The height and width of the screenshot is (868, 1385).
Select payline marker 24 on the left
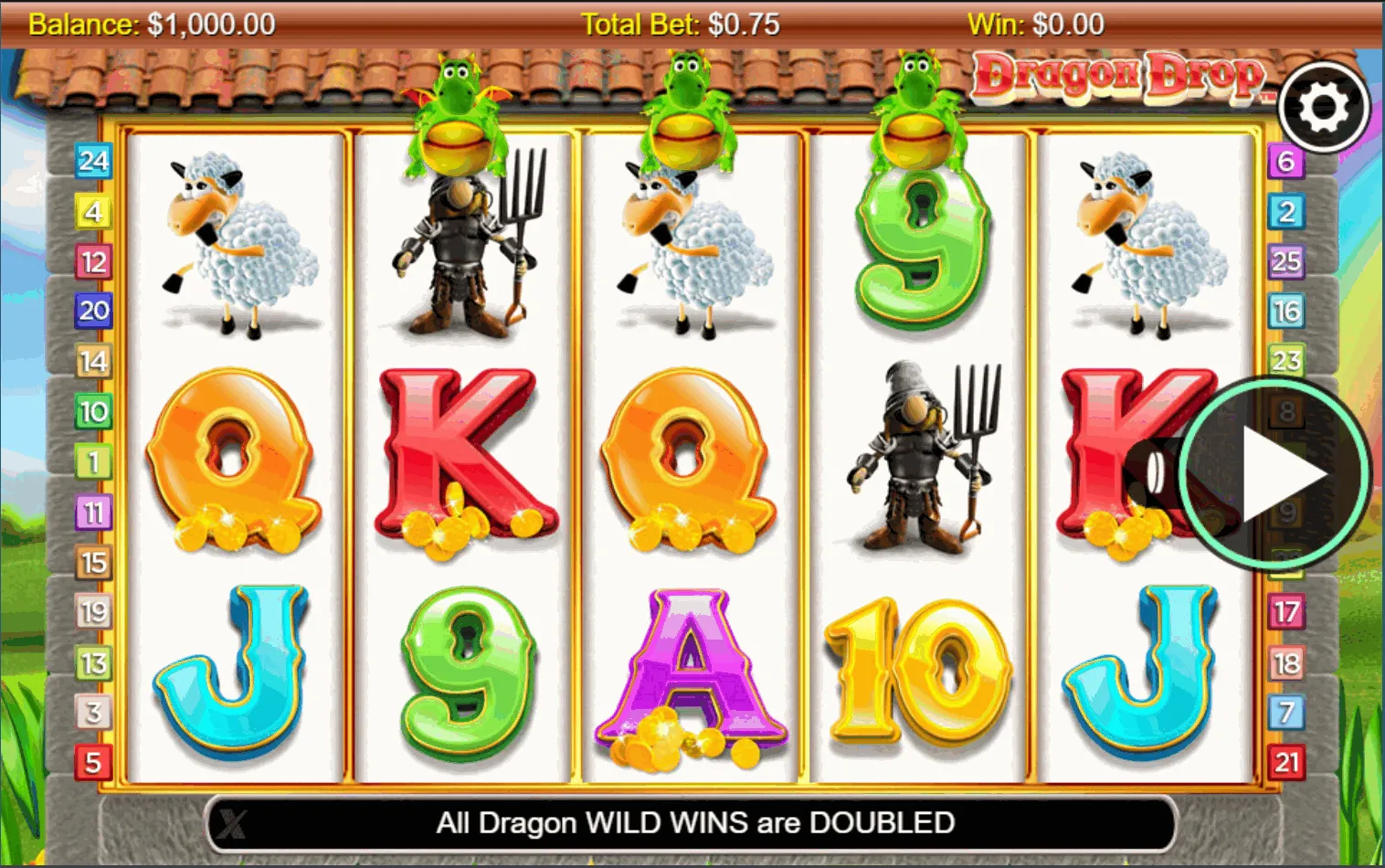(91, 163)
